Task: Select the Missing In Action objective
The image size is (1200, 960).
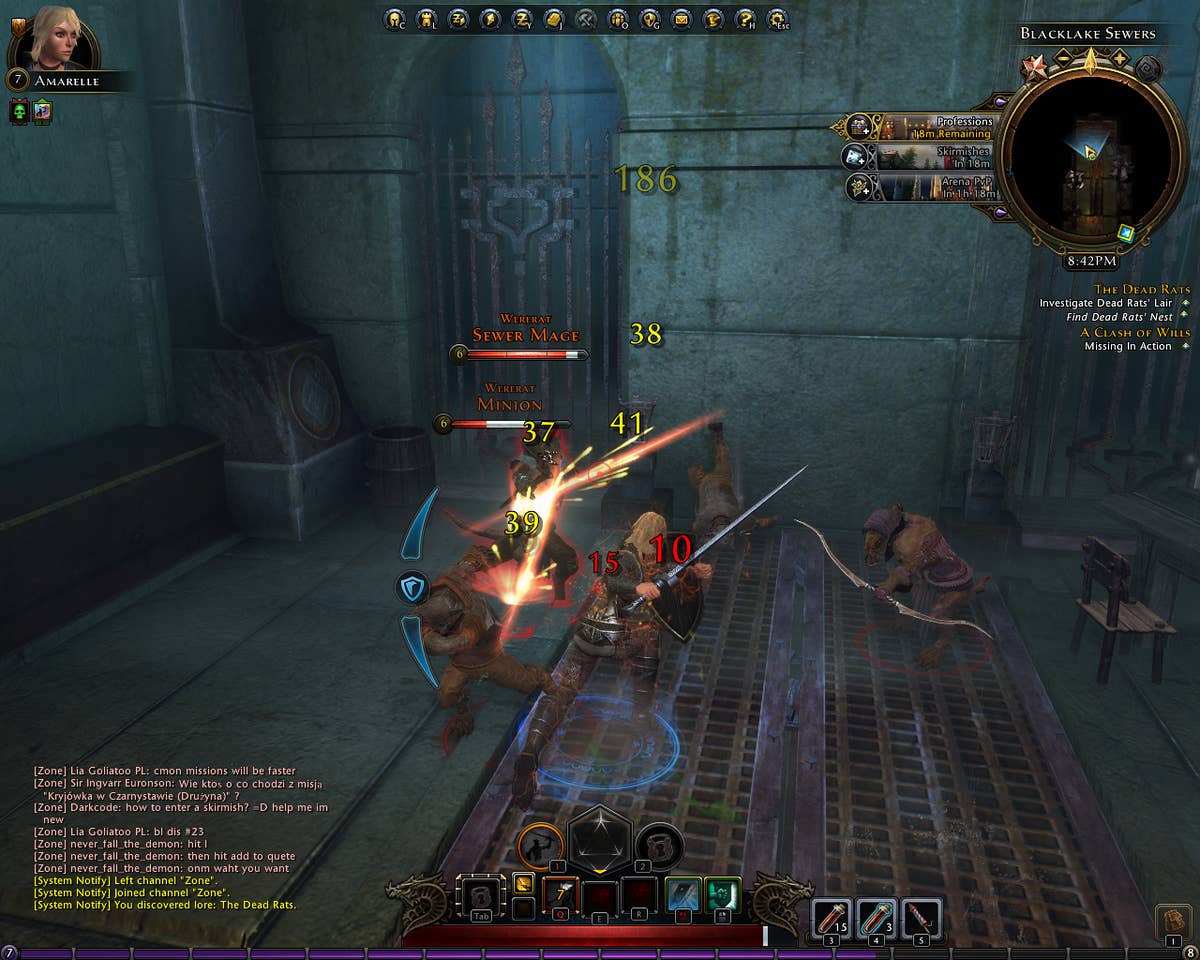Action: click(1128, 346)
